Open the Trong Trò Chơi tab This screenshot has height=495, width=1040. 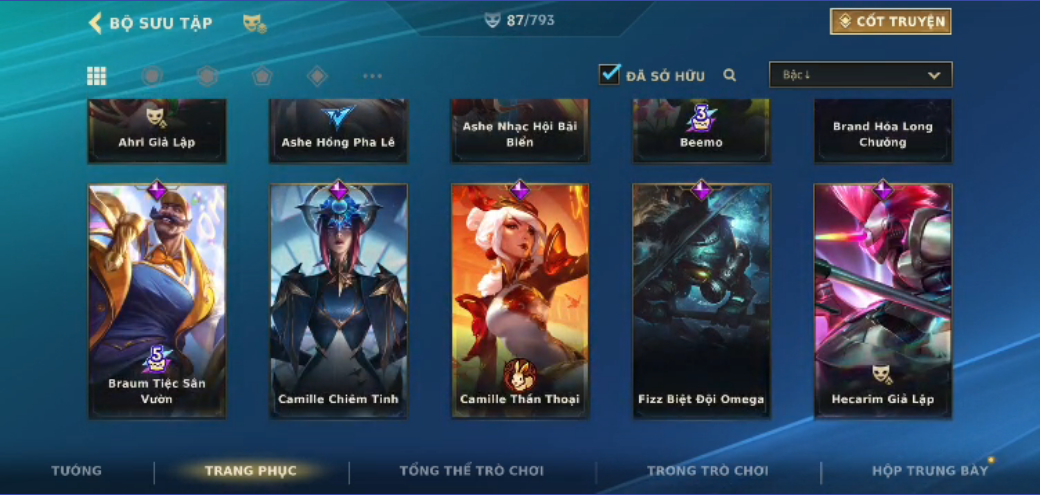pyautogui.click(x=707, y=471)
